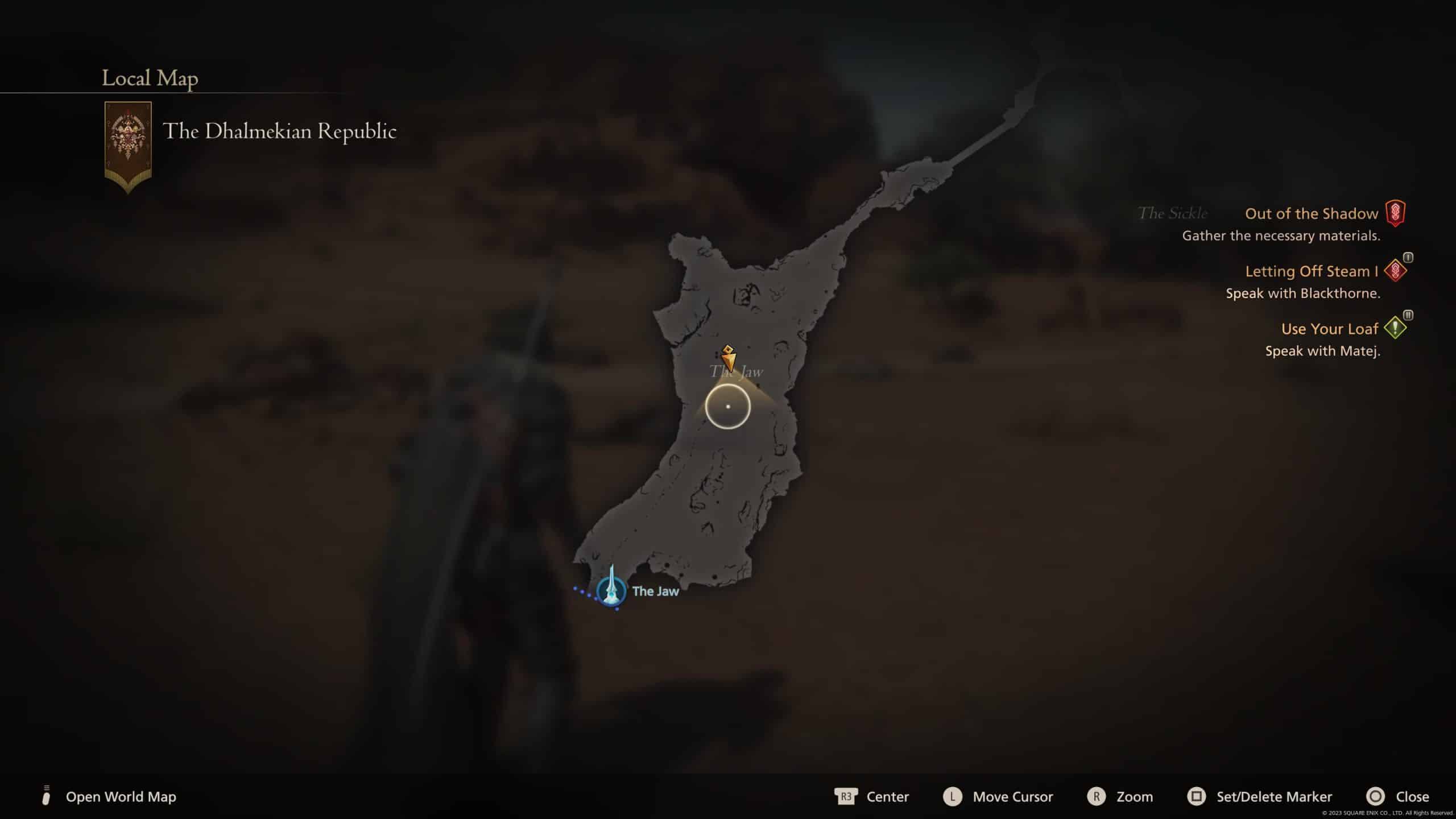Click the circular map cursor
The height and width of the screenshot is (819, 1456).
728,407
